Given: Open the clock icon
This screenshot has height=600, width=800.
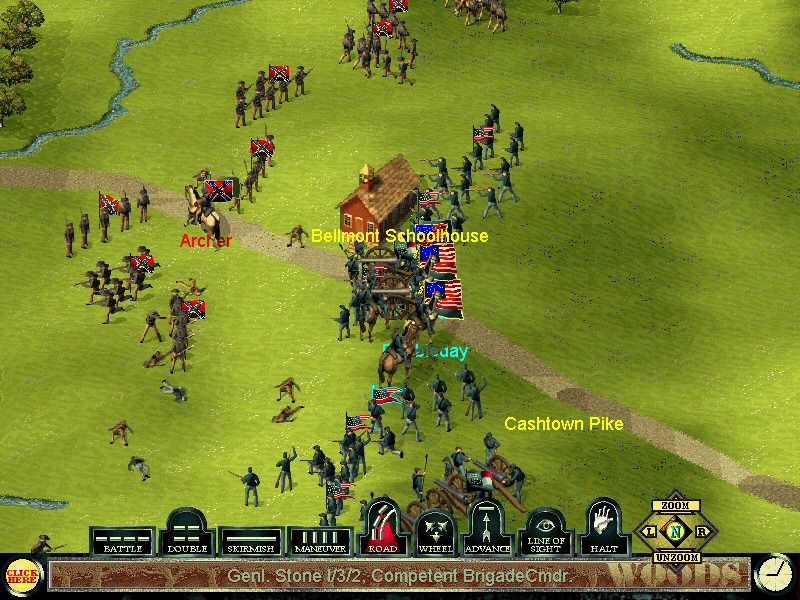Looking at the screenshot, I should [x=771, y=574].
